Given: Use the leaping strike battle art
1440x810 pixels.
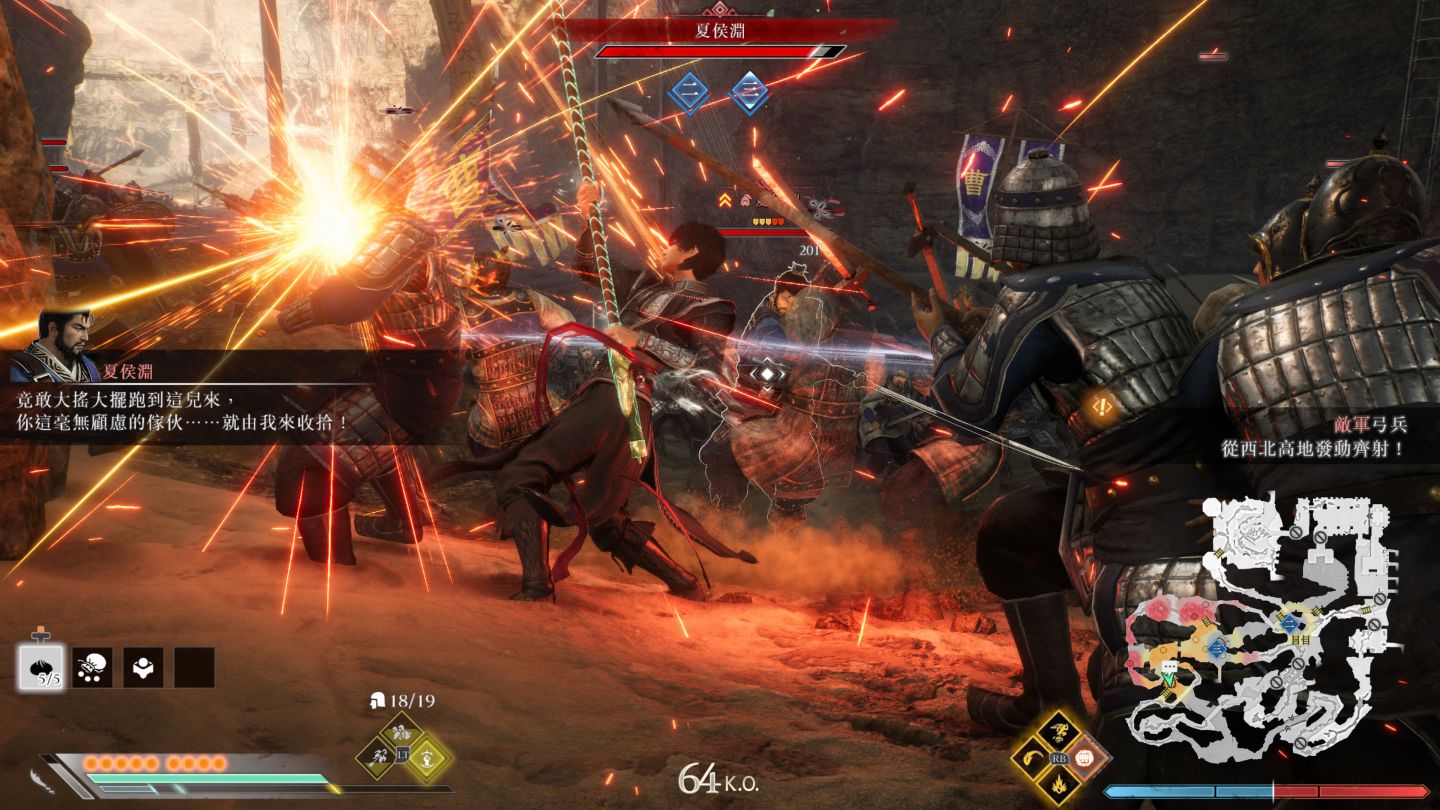Looking at the screenshot, I should pos(1059,732).
